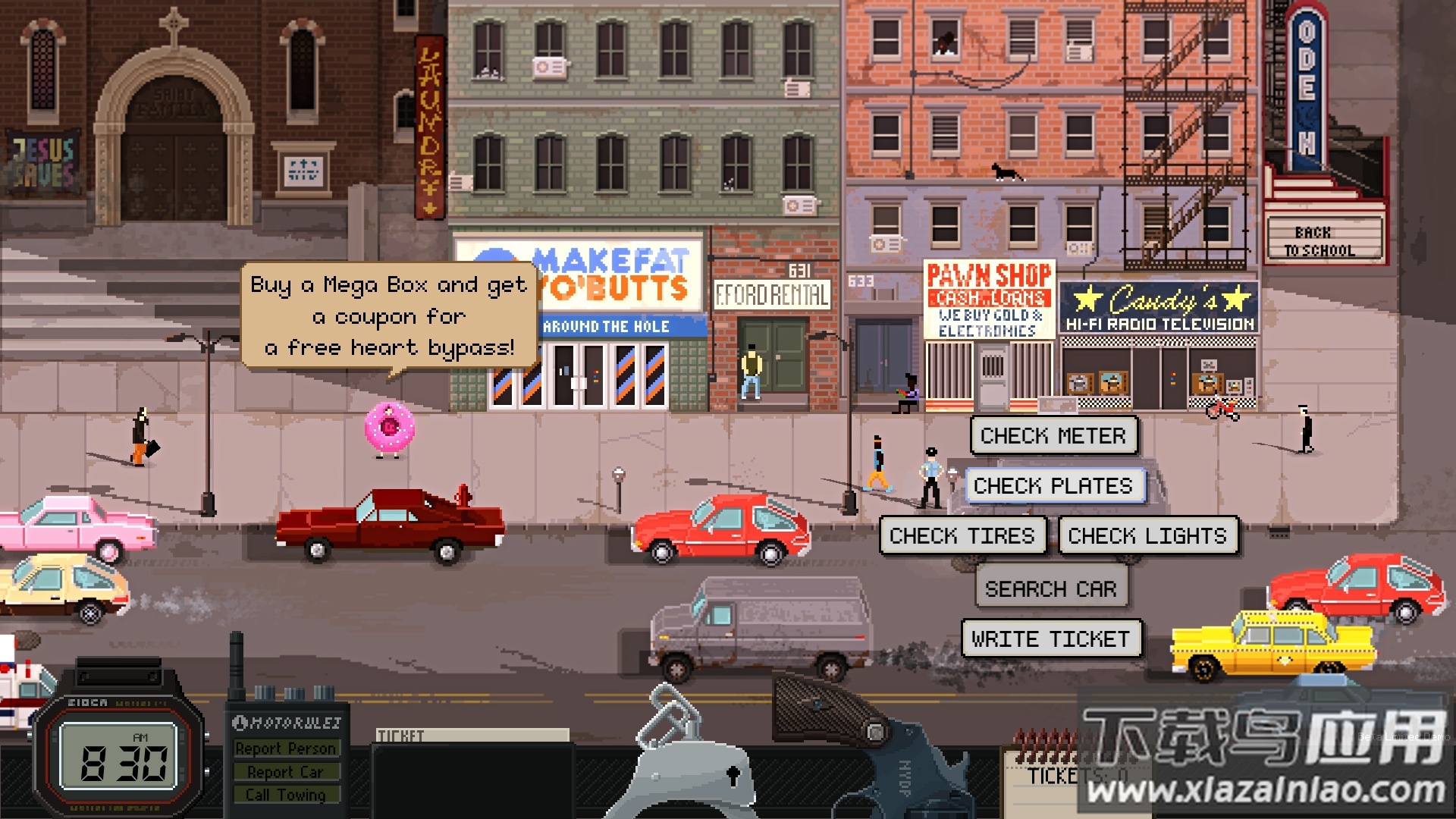1456x819 pixels.
Task: Click SEARCH CAR option
Action: coord(1051,588)
